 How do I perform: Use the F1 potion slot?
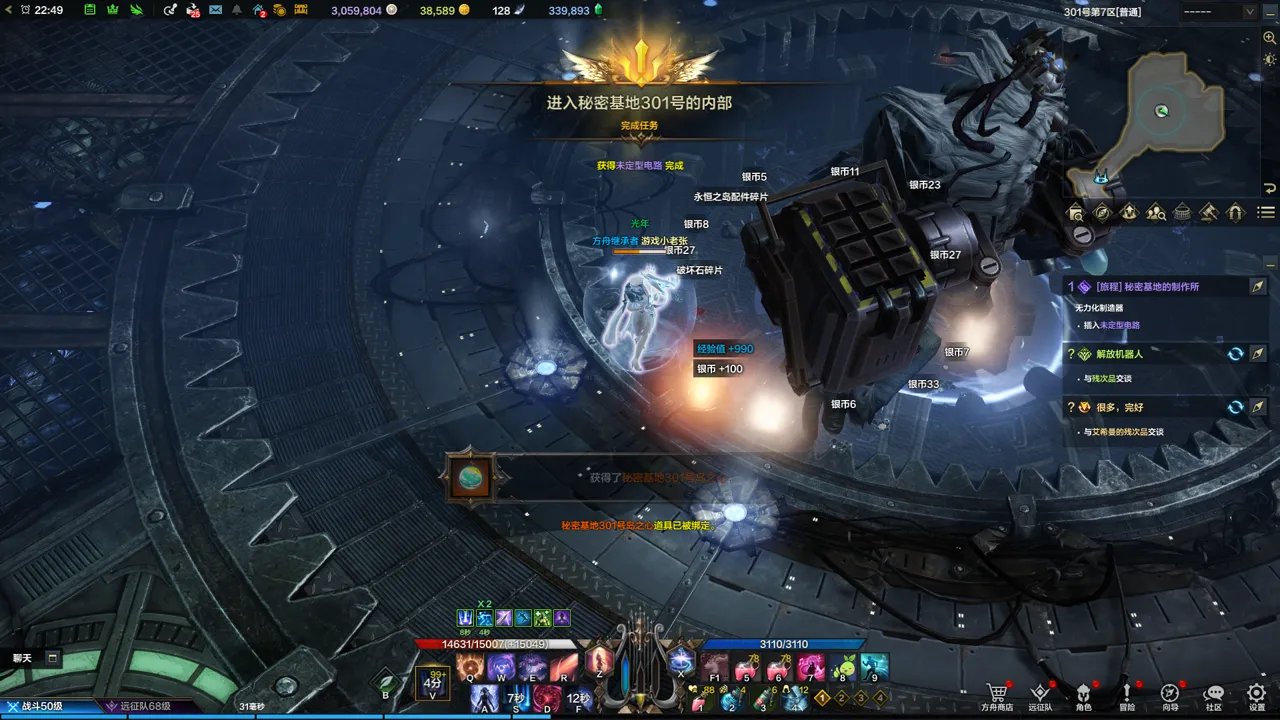tap(714, 666)
